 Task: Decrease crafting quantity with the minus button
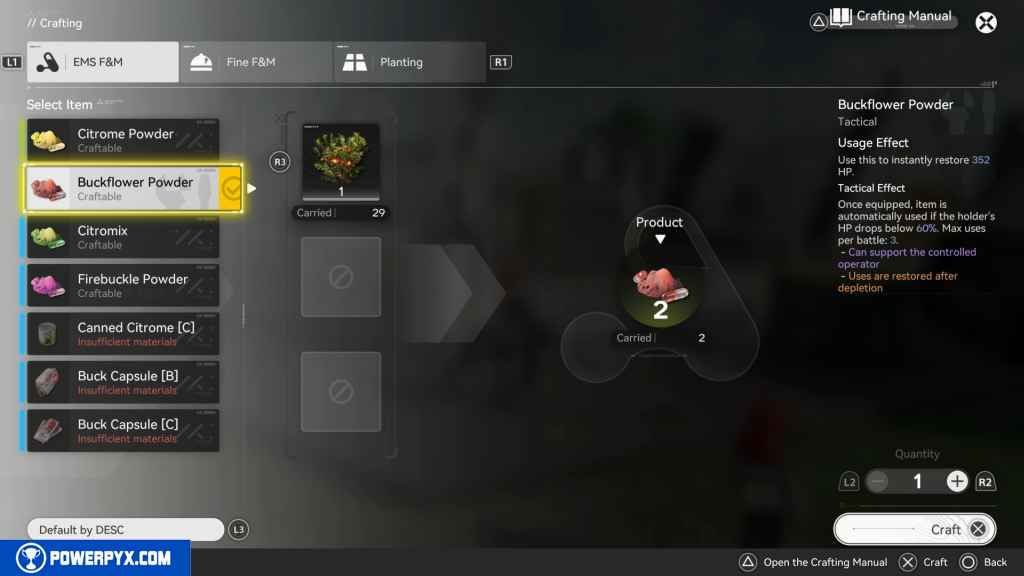pos(878,482)
